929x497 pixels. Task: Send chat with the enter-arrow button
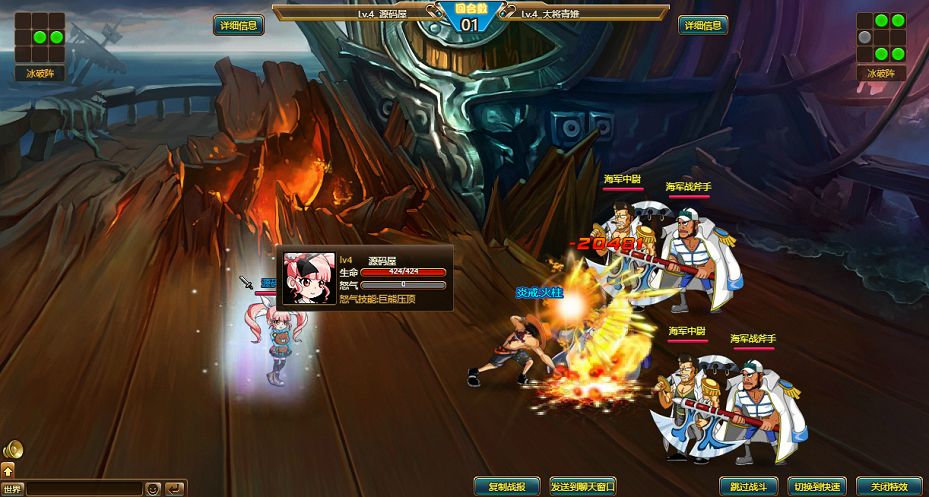[175, 489]
